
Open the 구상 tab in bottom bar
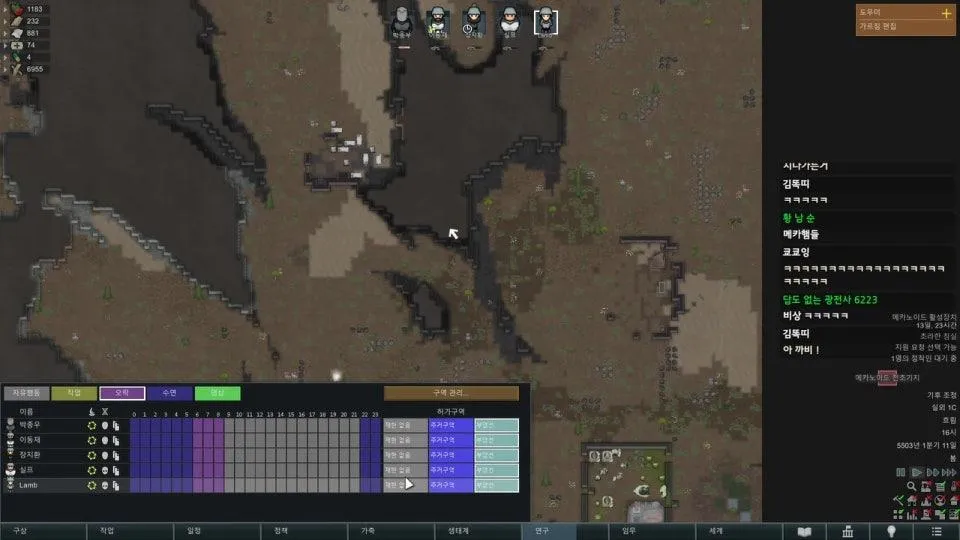point(20,531)
